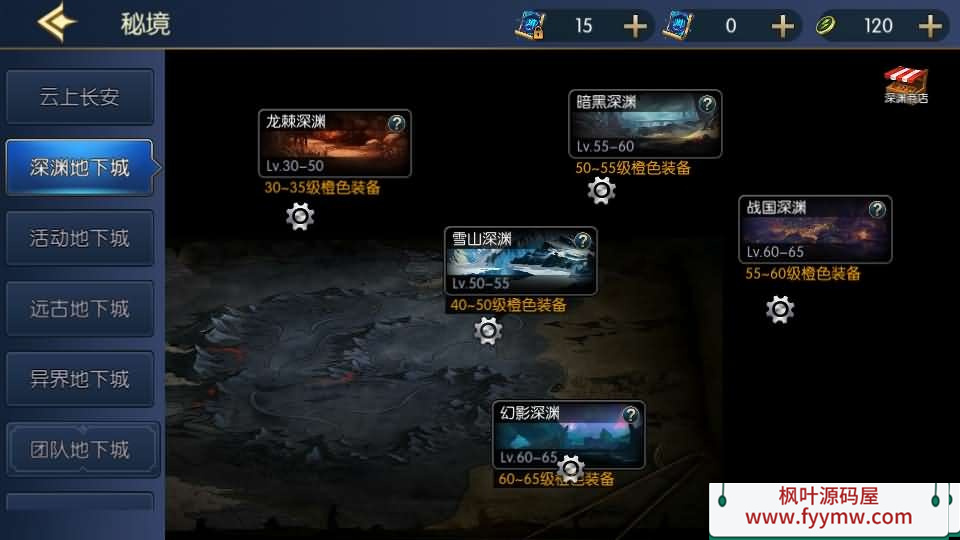Open the help icon on 战国深渊

click(x=877, y=209)
